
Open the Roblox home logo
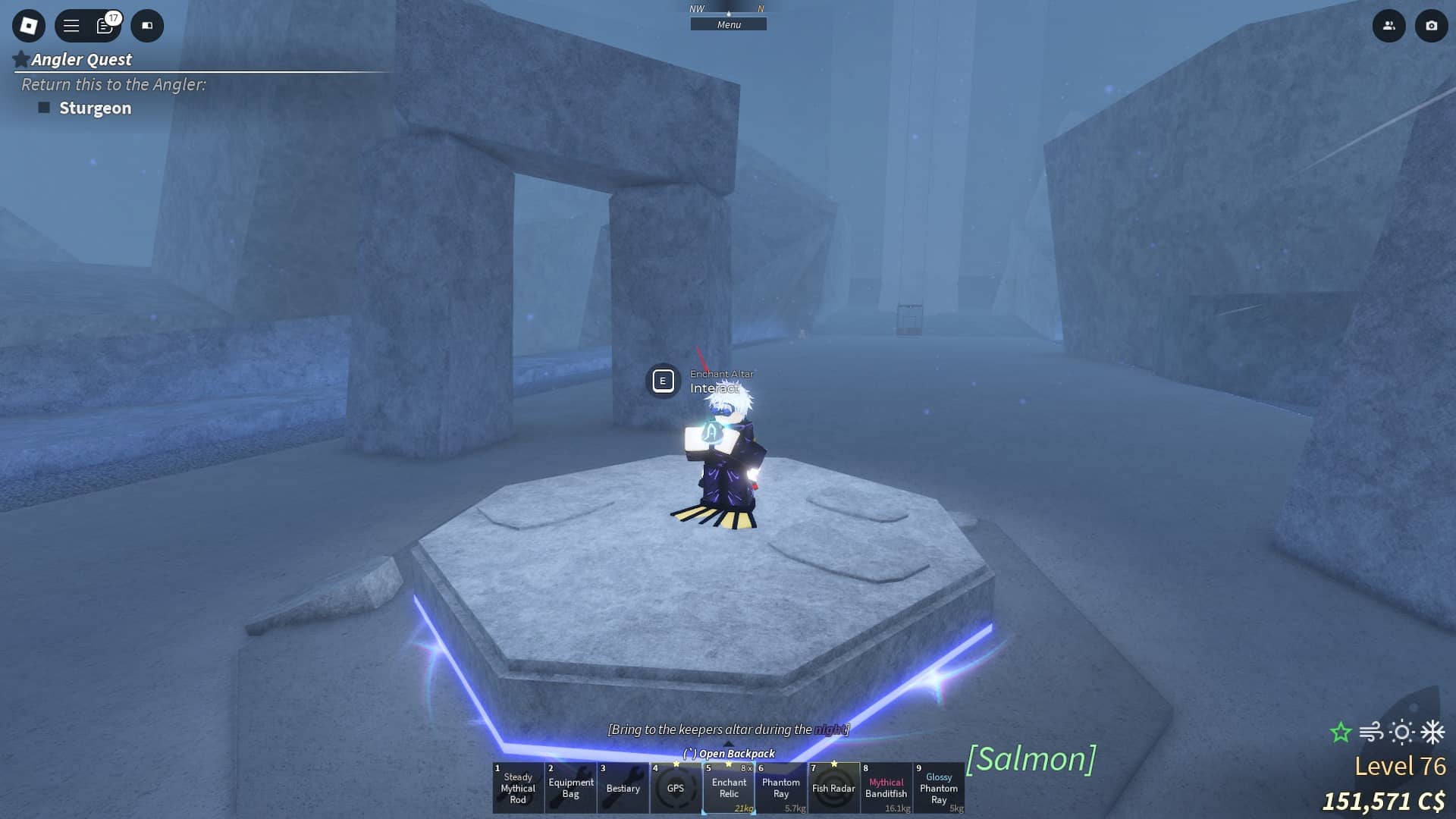pyautogui.click(x=28, y=25)
